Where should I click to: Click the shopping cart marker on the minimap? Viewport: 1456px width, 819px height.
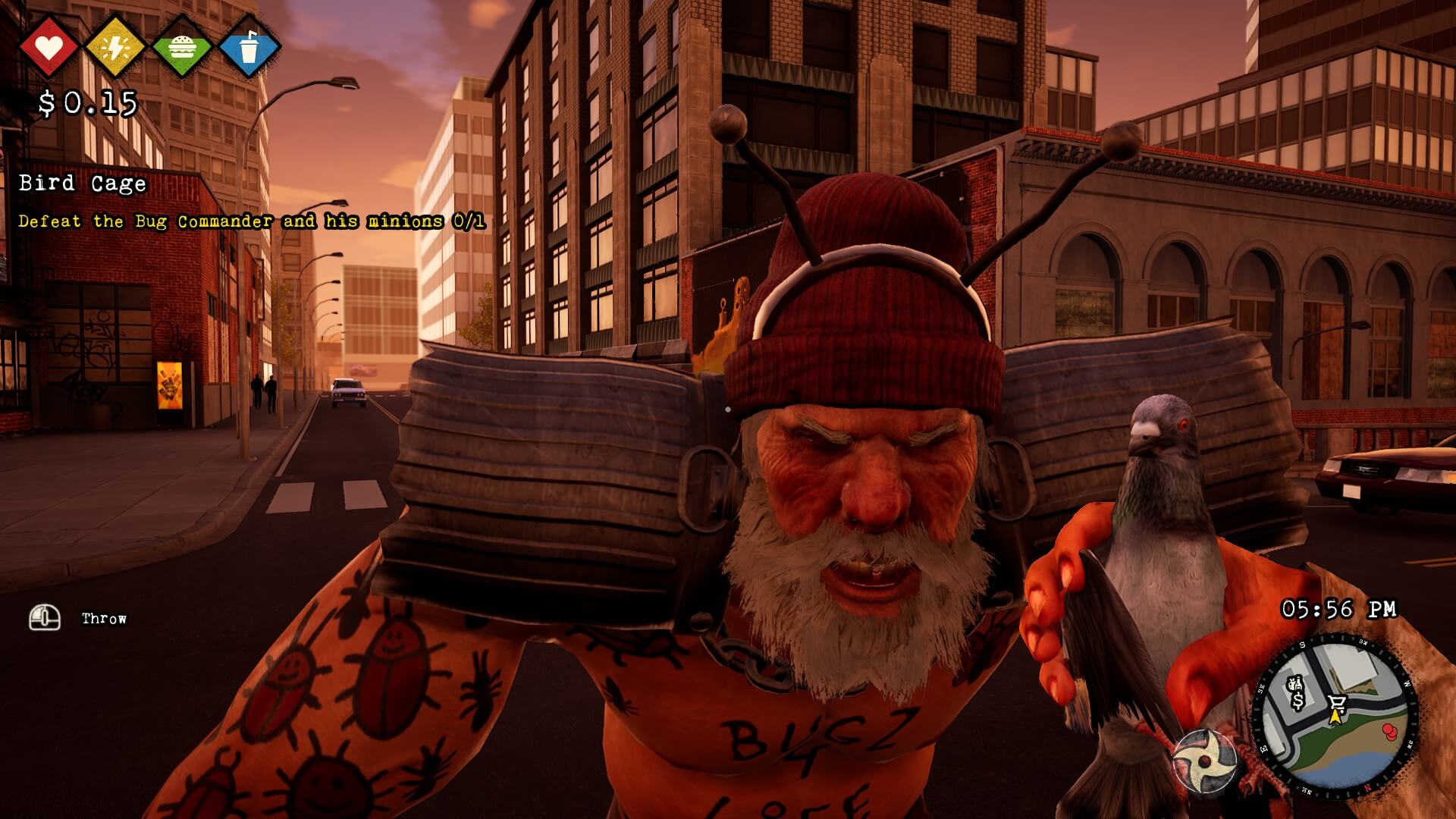tap(1337, 702)
